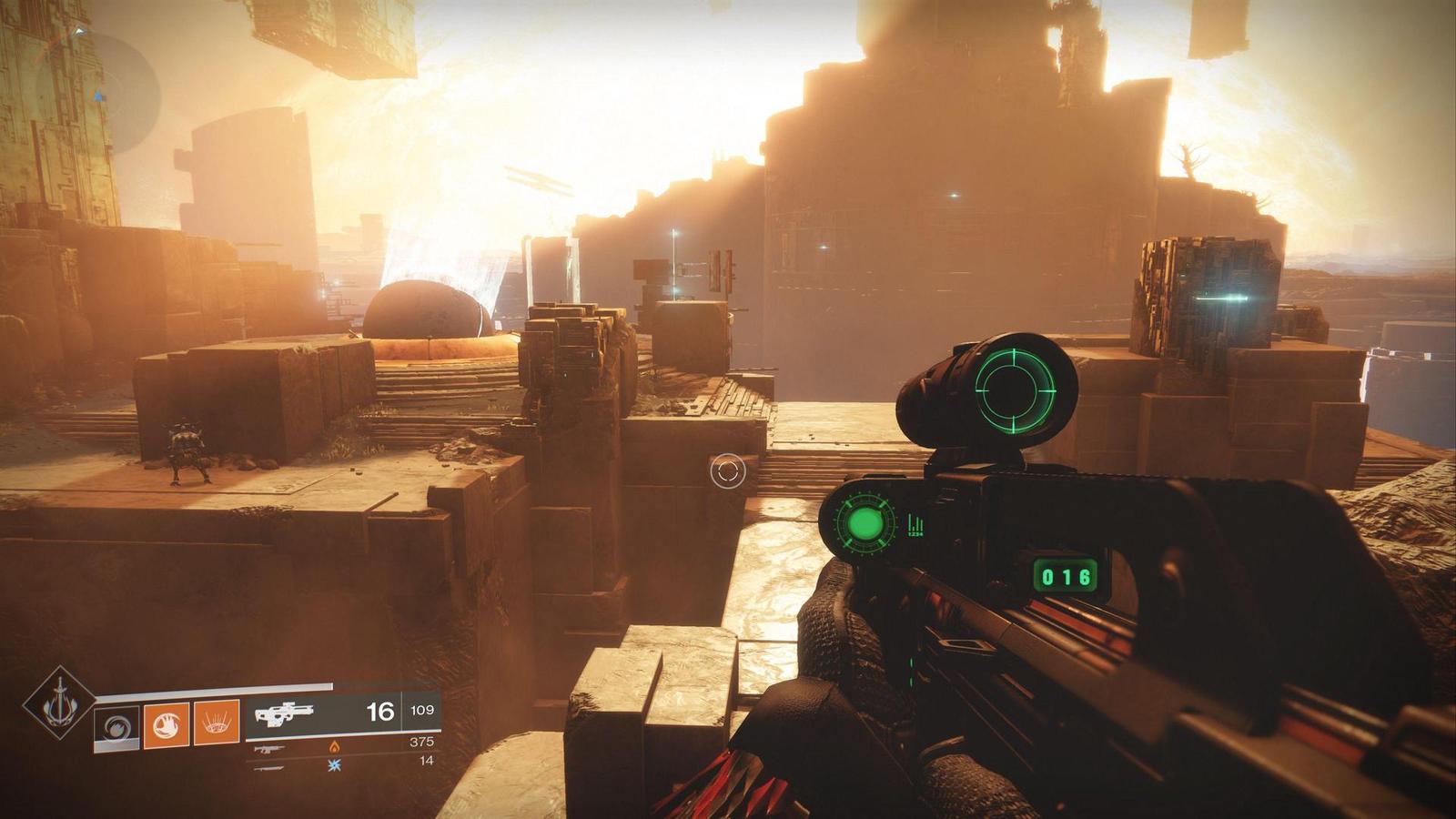Throw the orange grenade ability icon
The image size is (1456, 819).
coord(217,723)
